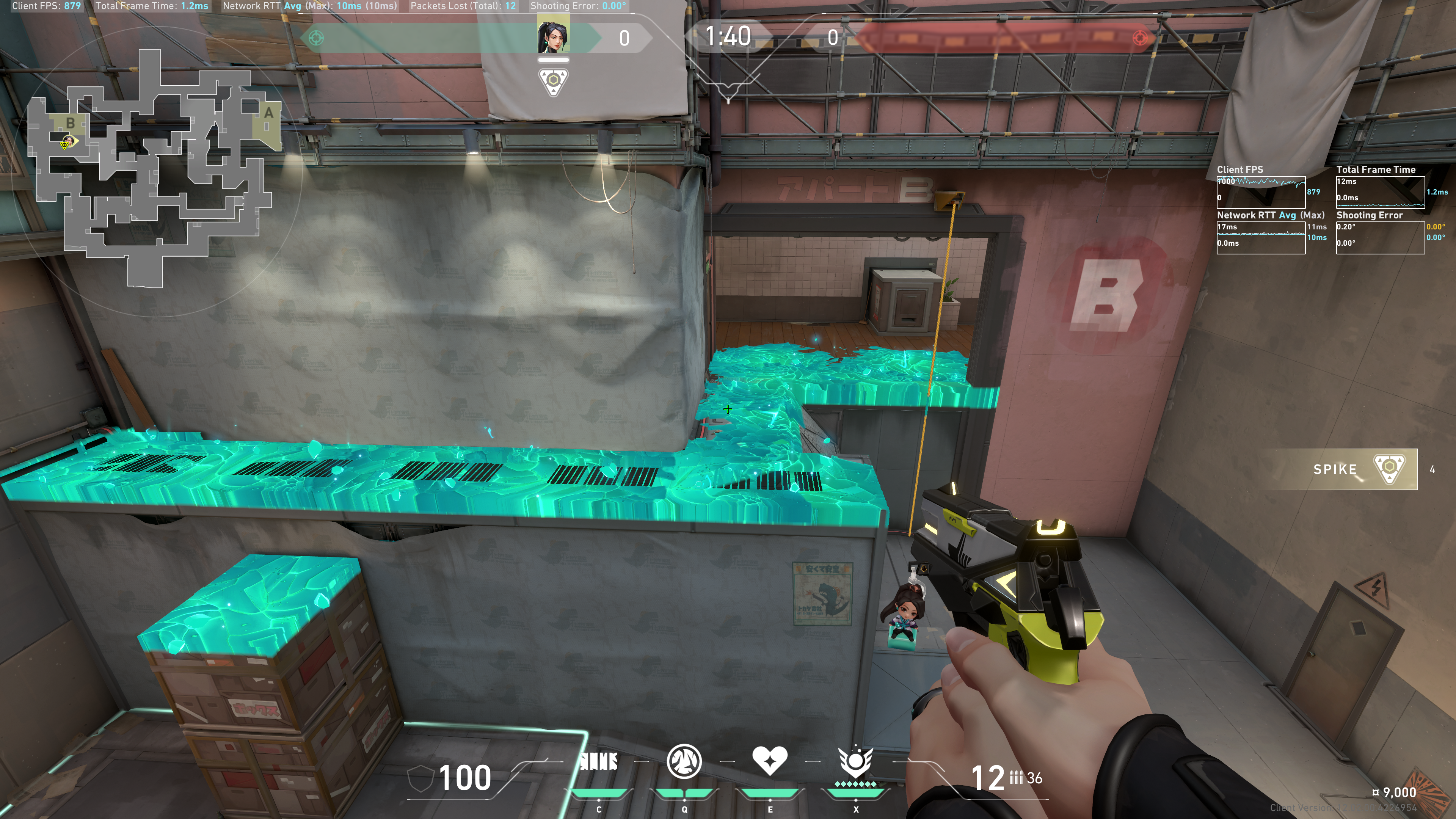Viewport: 1456px width, 819px height.
Task: Select the Spike slot in the inventory
Action: (1365, 469)
